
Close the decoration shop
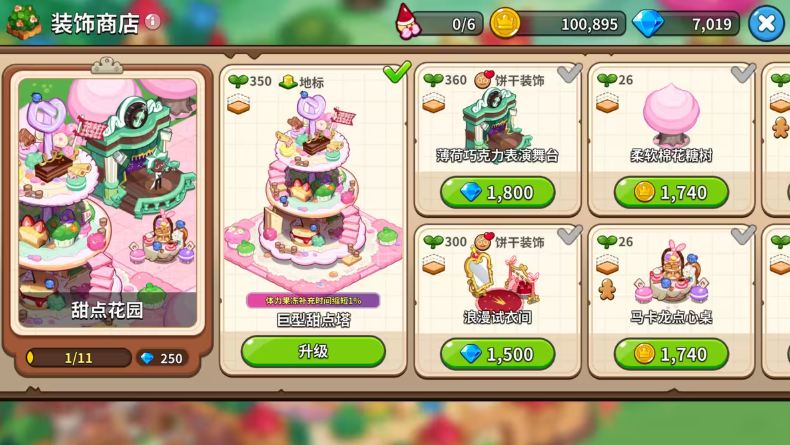766,23
